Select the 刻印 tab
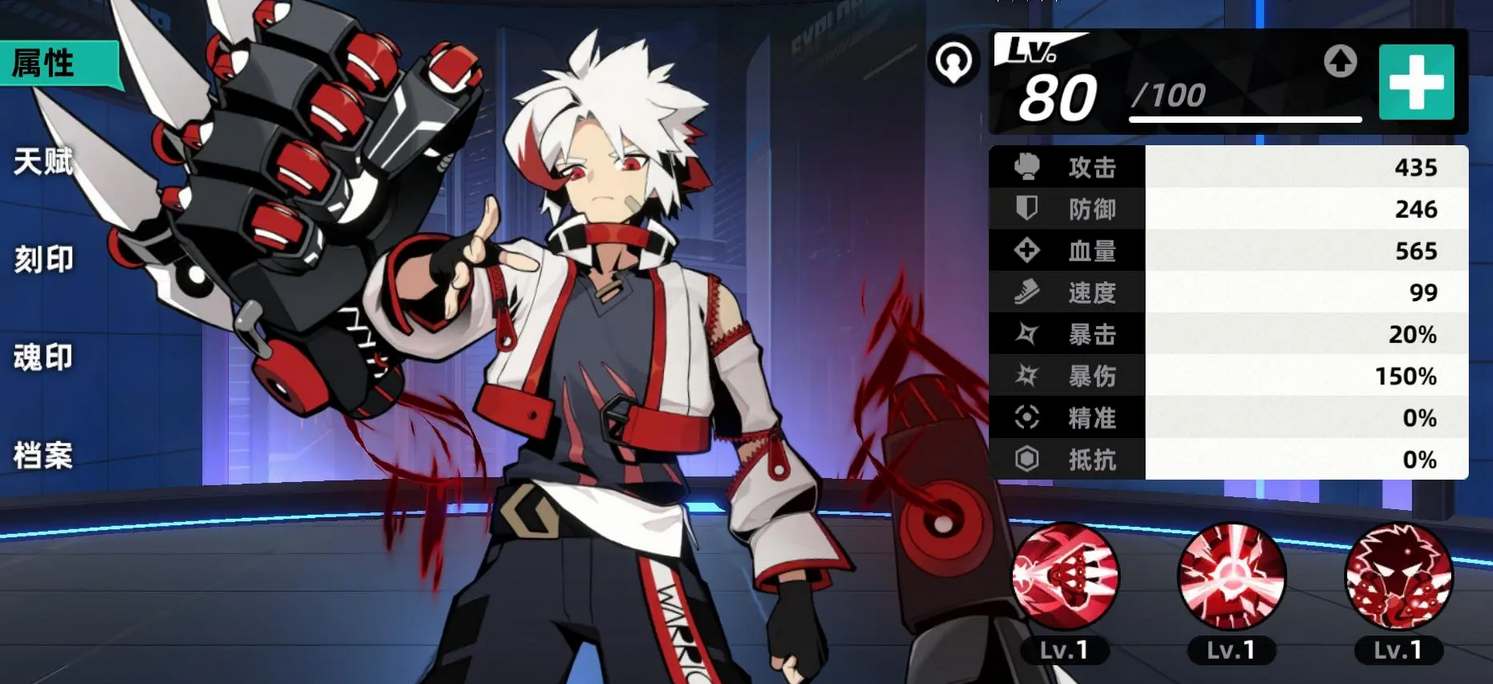The image size is (1493, 684). (44, 260)
